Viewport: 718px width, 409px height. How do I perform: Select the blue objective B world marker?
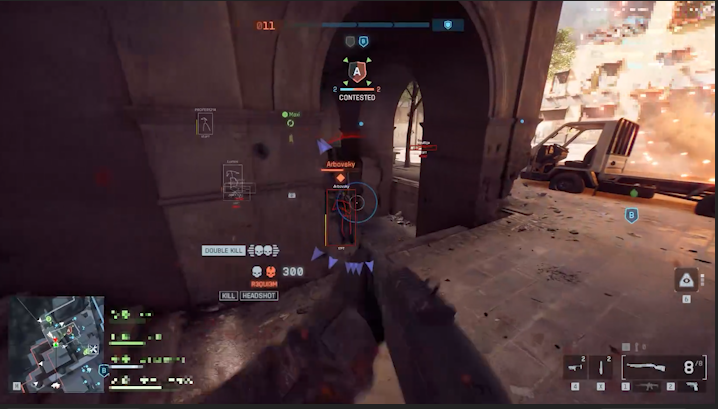[631, 215]
